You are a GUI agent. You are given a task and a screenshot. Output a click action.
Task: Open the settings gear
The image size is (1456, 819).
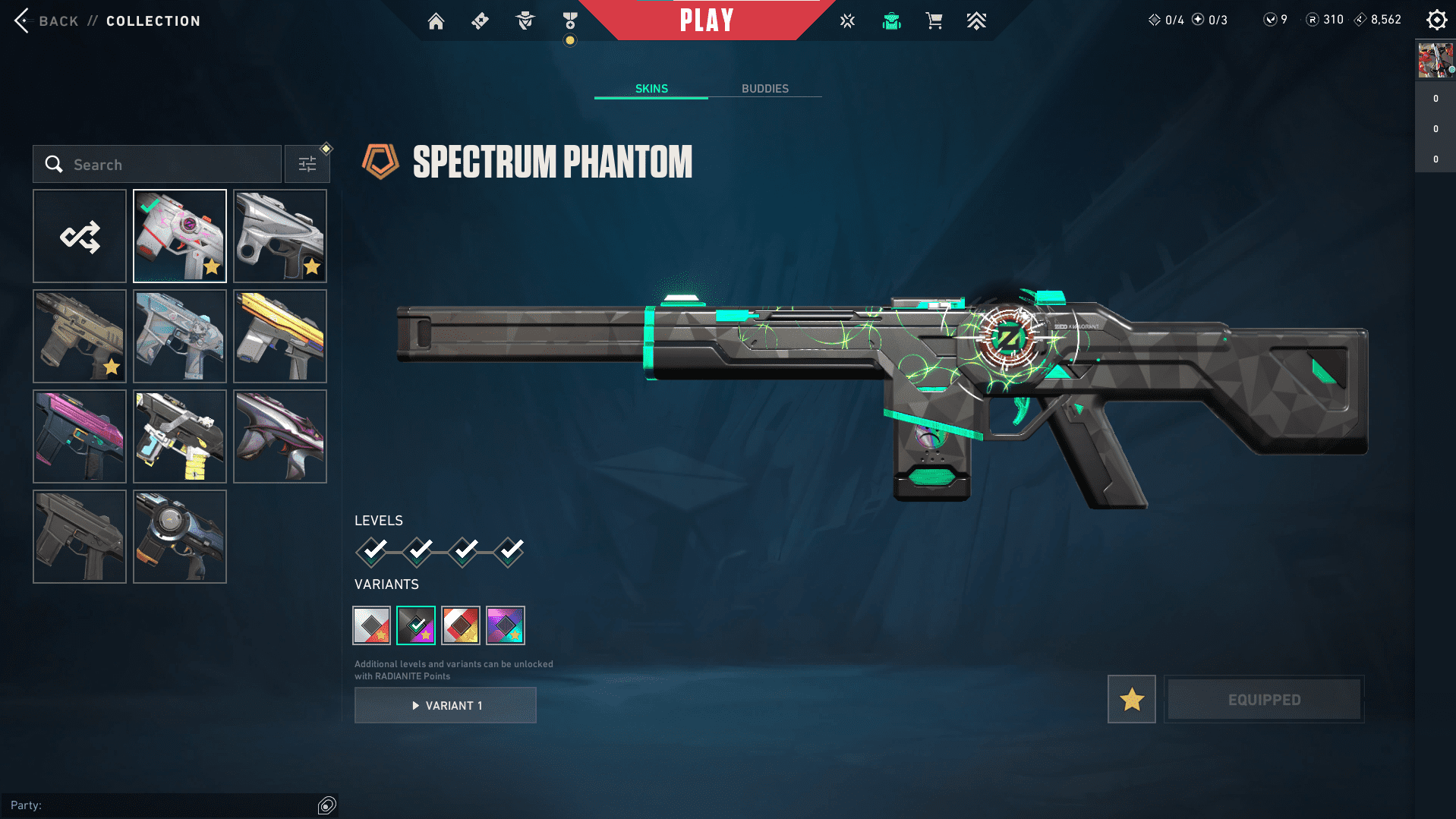tap(1436, 20)
